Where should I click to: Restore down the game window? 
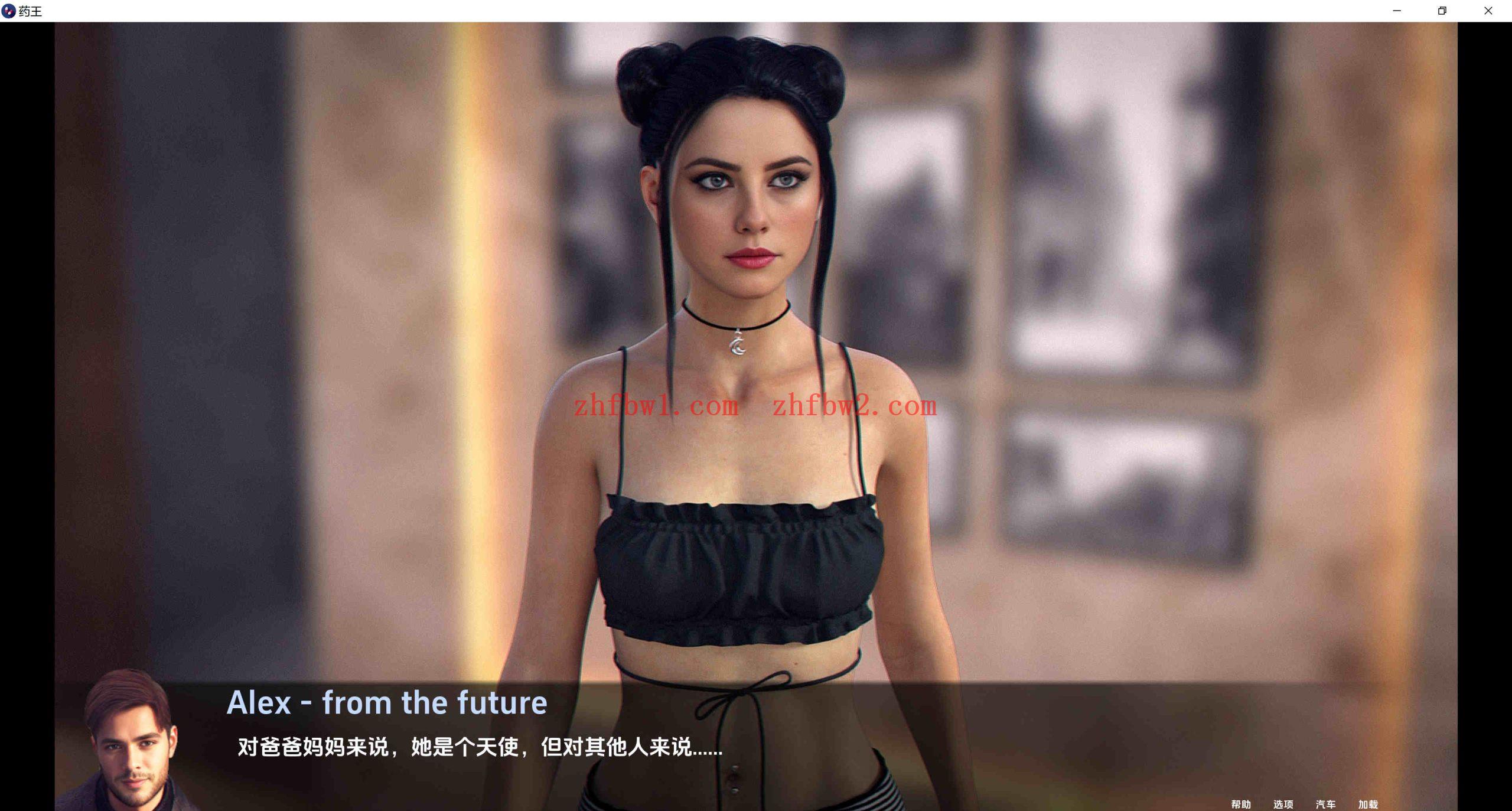point(1442,11)
